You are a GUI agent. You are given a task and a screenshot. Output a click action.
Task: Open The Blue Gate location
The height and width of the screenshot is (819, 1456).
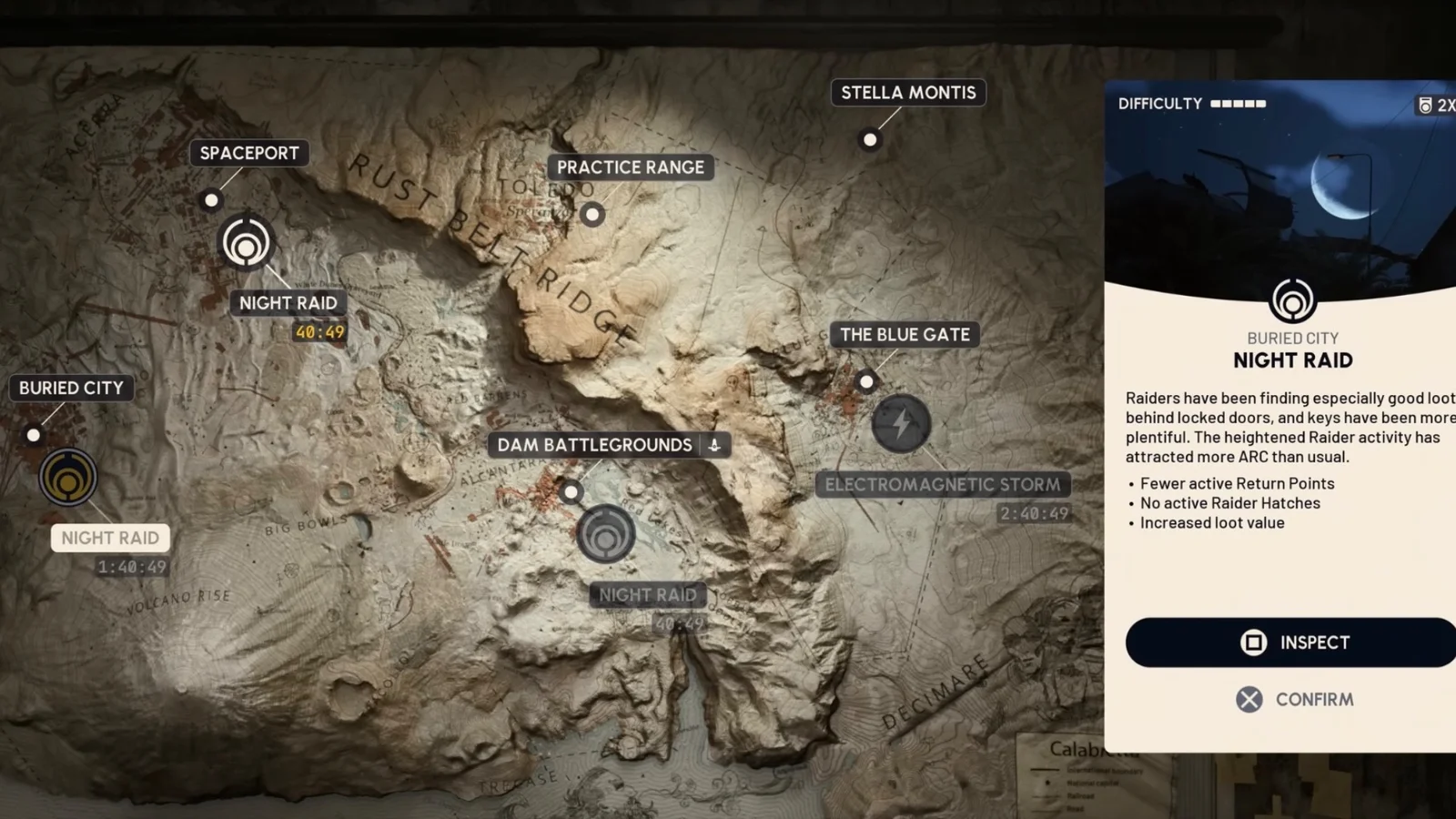[x=905, y=335]
